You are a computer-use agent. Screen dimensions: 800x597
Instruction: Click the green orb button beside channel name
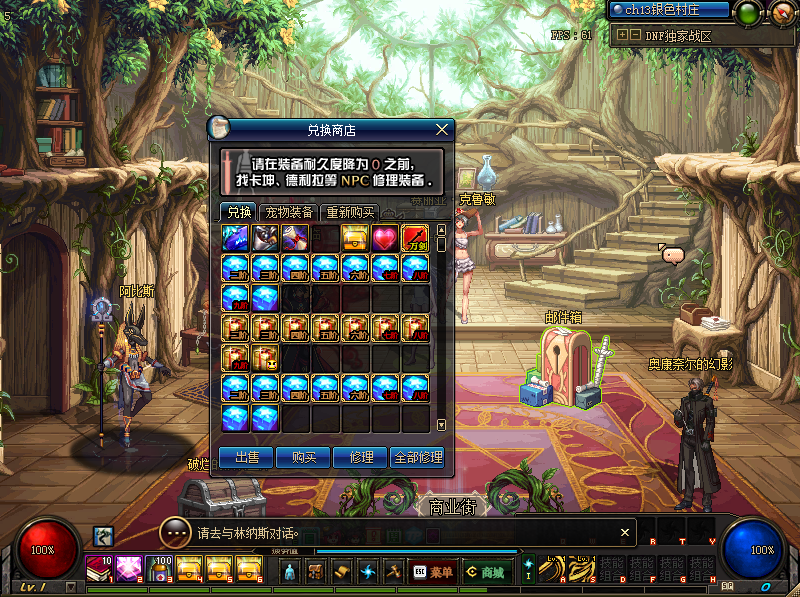[747, 12]
